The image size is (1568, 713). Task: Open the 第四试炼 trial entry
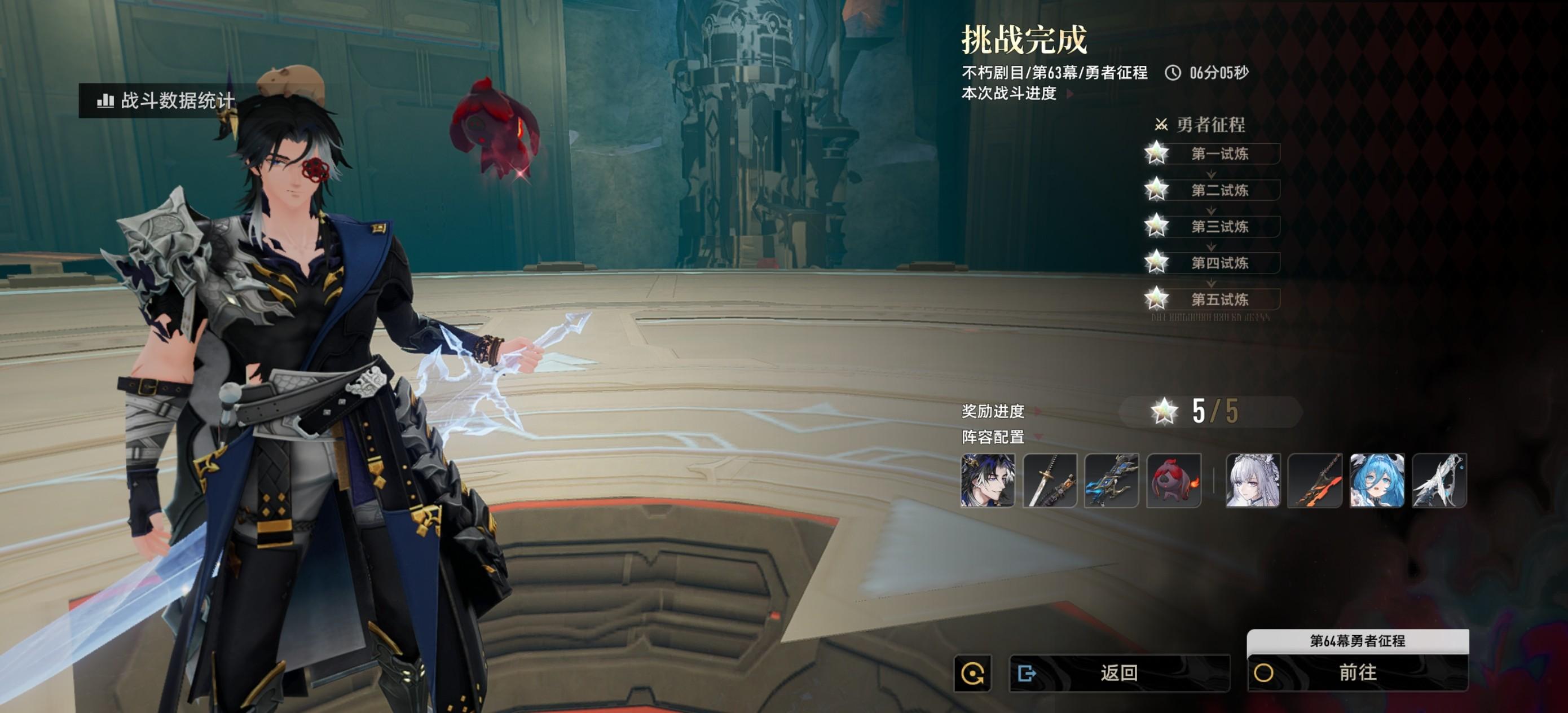coord(1219,263)
